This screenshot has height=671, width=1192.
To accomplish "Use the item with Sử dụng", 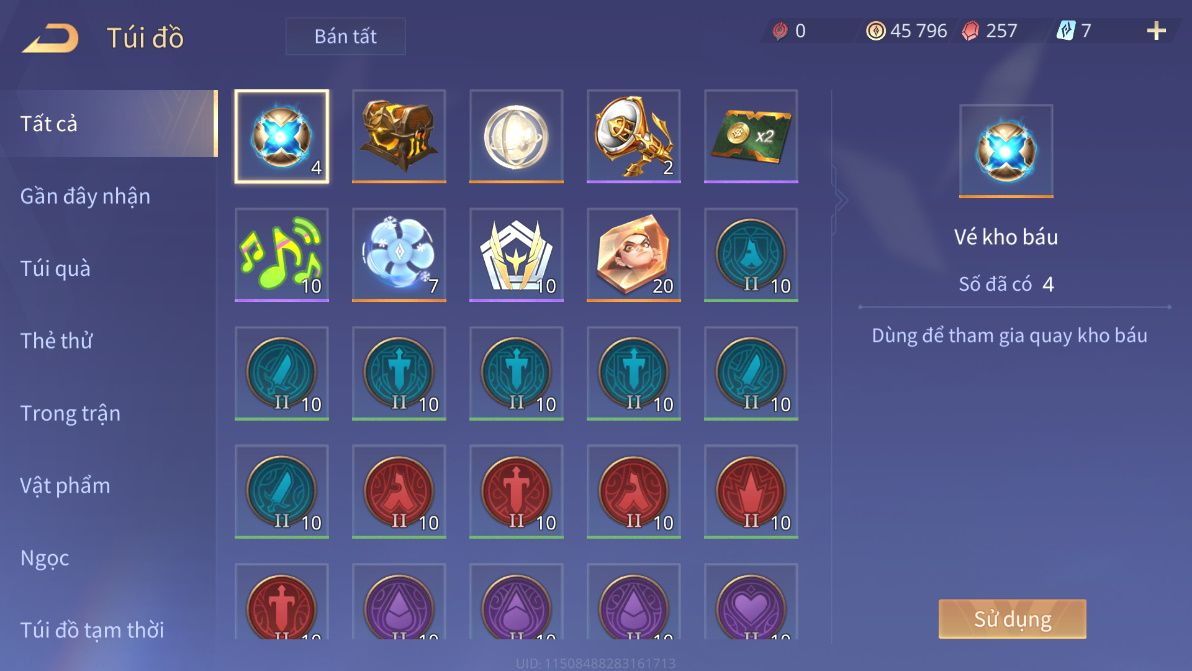I will point(1012,619).
